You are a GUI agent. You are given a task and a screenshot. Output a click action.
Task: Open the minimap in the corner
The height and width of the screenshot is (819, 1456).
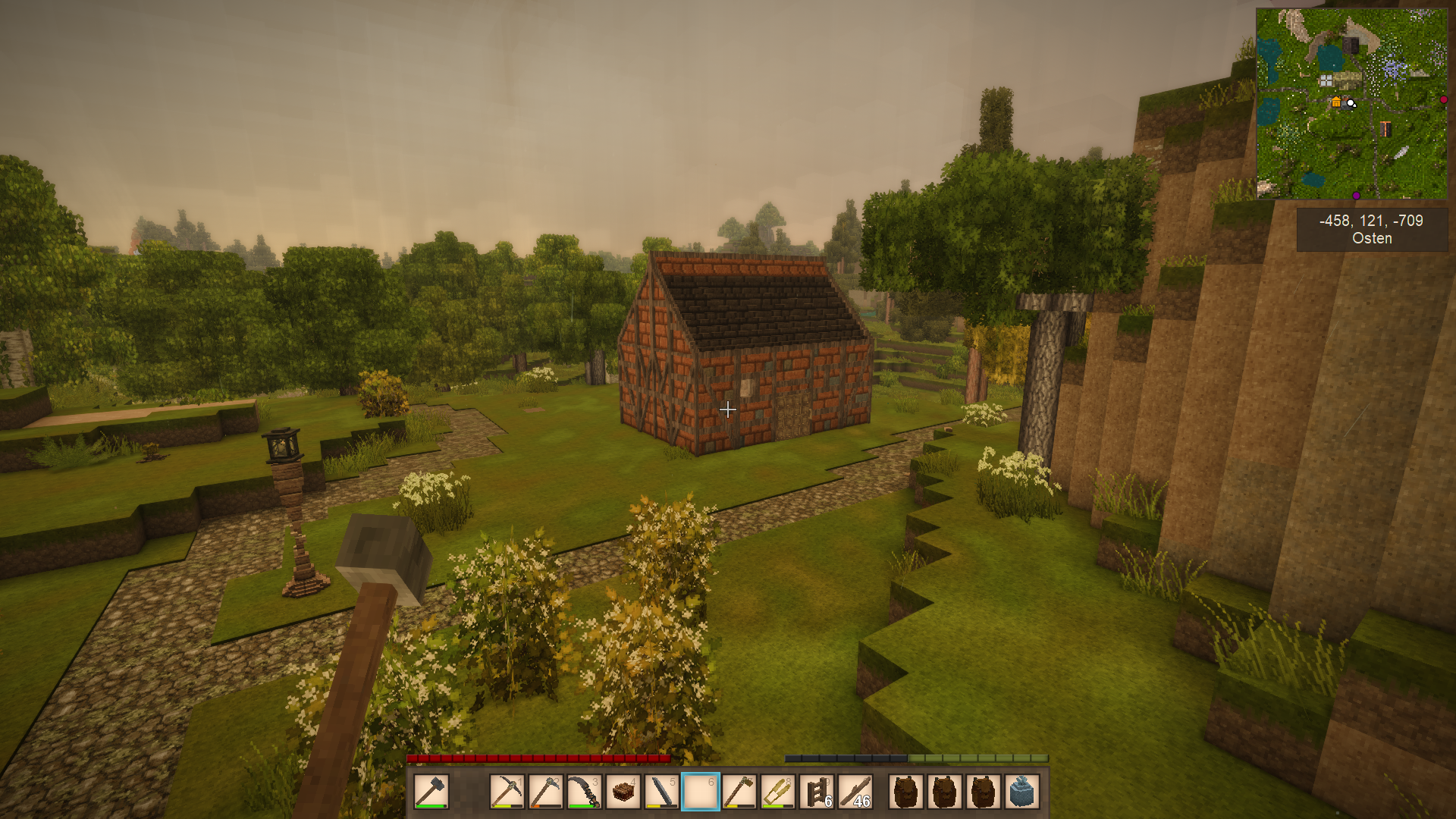tap(1351, 104)
